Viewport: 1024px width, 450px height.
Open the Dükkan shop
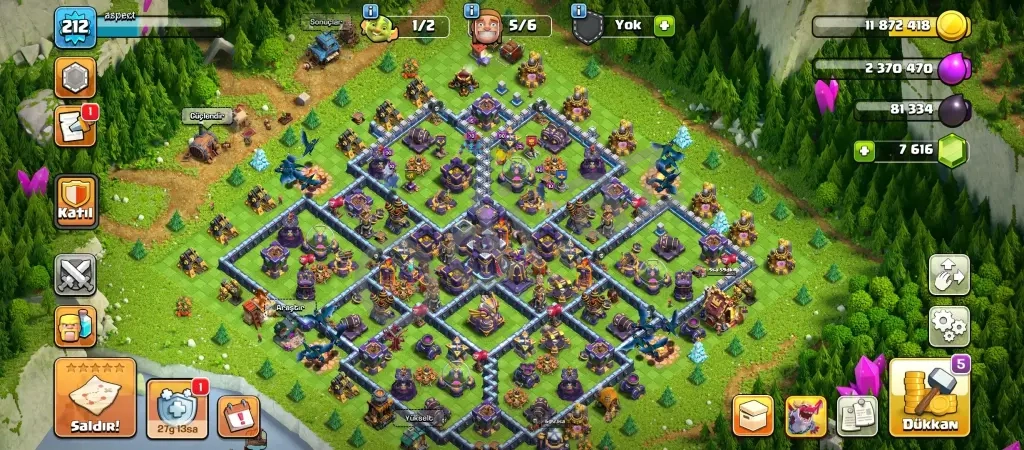929,398
